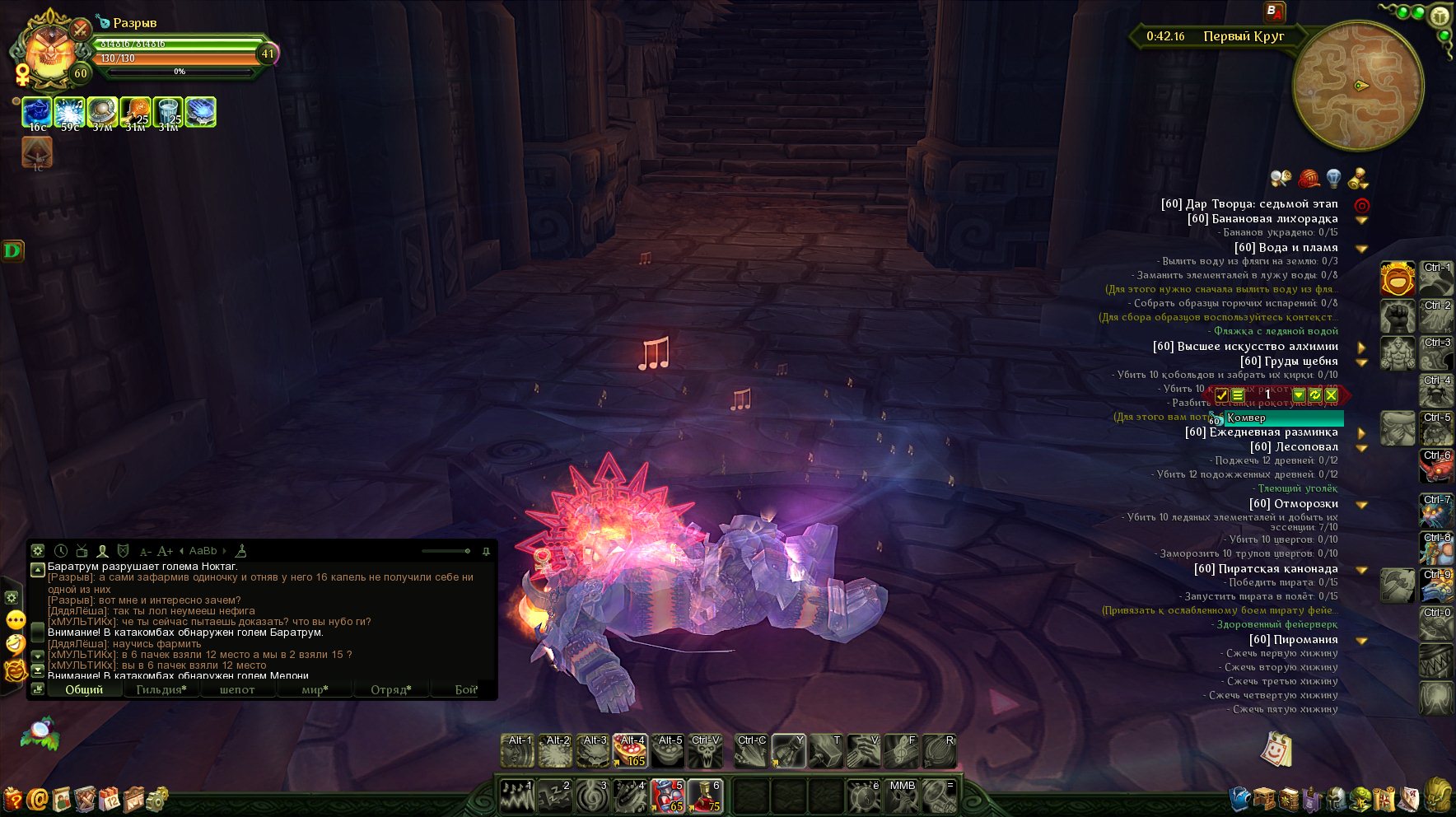The width and height of the screenshot is (1456, 817).
Task: Open the question mark help icon
Action: tap(13, 799)
